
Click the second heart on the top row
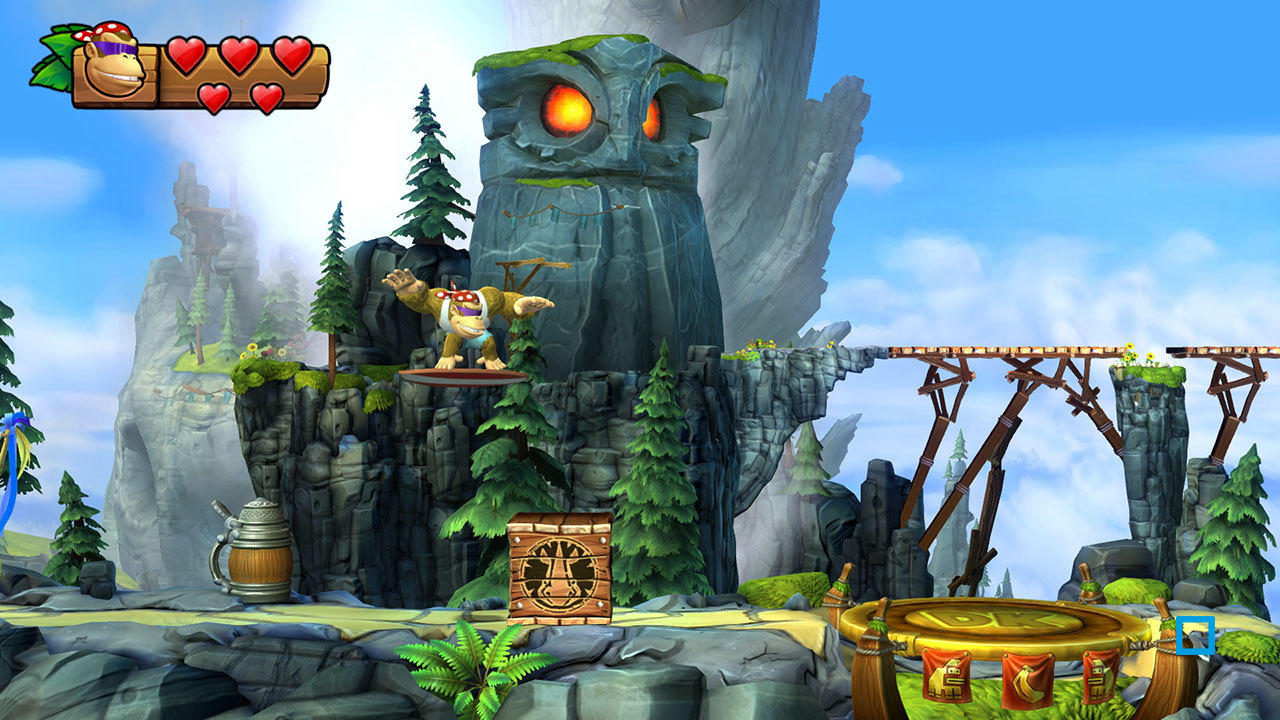[x=240, y=58]
